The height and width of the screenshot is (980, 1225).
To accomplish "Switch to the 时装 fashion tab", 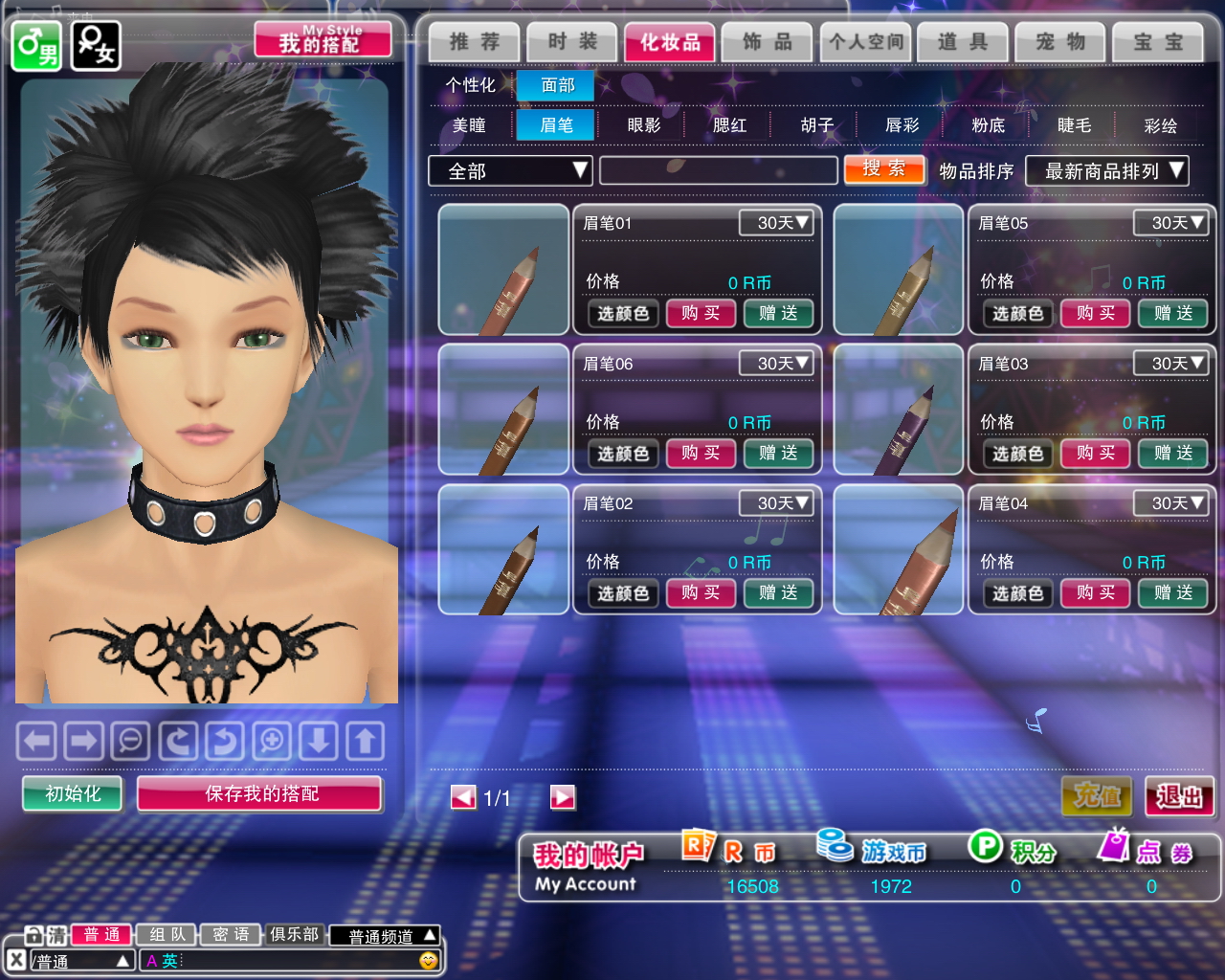I will point(572,42).
